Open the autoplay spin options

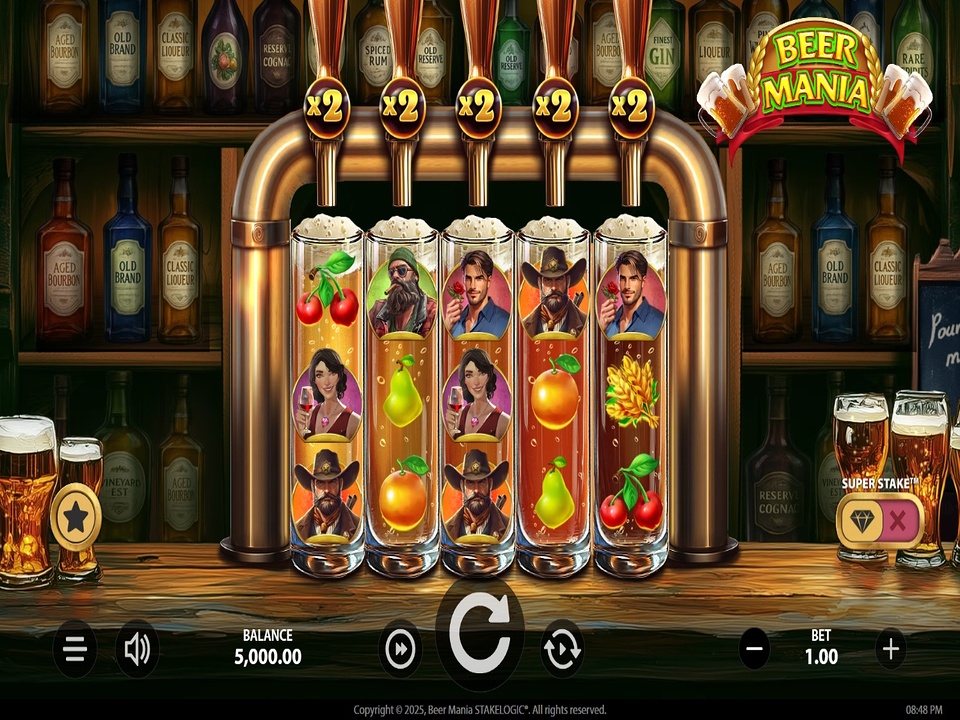pyautogui.click(x=562, y=650)
